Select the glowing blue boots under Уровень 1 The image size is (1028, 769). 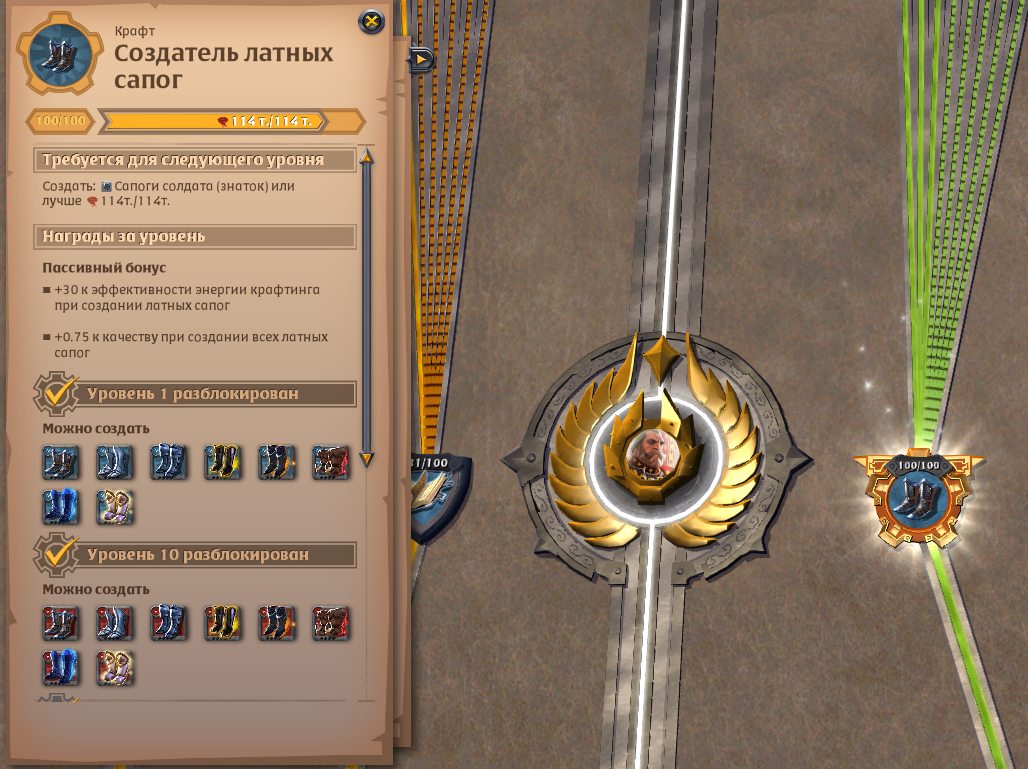pos(61,507)
